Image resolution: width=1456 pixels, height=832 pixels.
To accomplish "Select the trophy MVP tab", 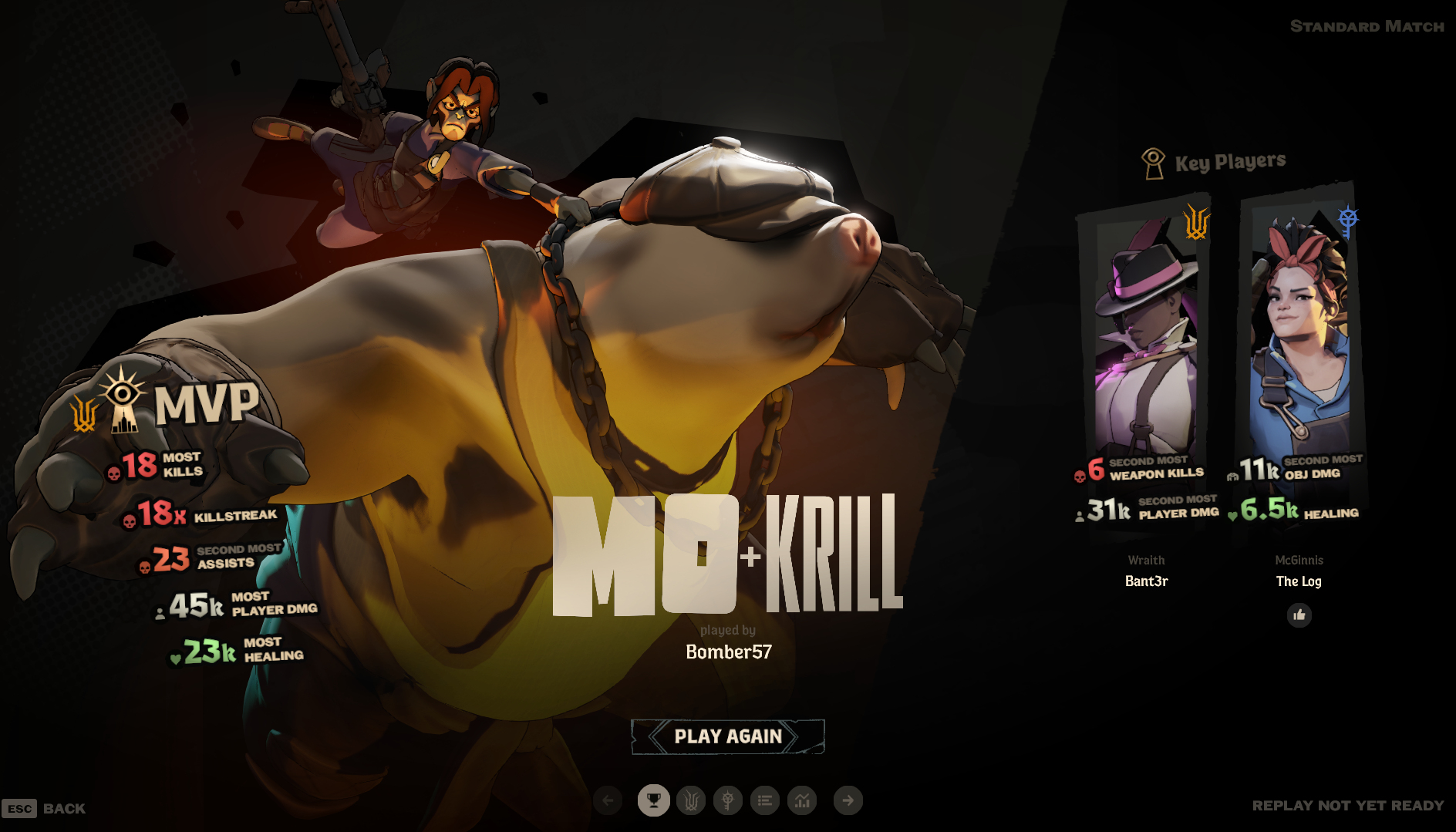I will (x=653, y=800).
